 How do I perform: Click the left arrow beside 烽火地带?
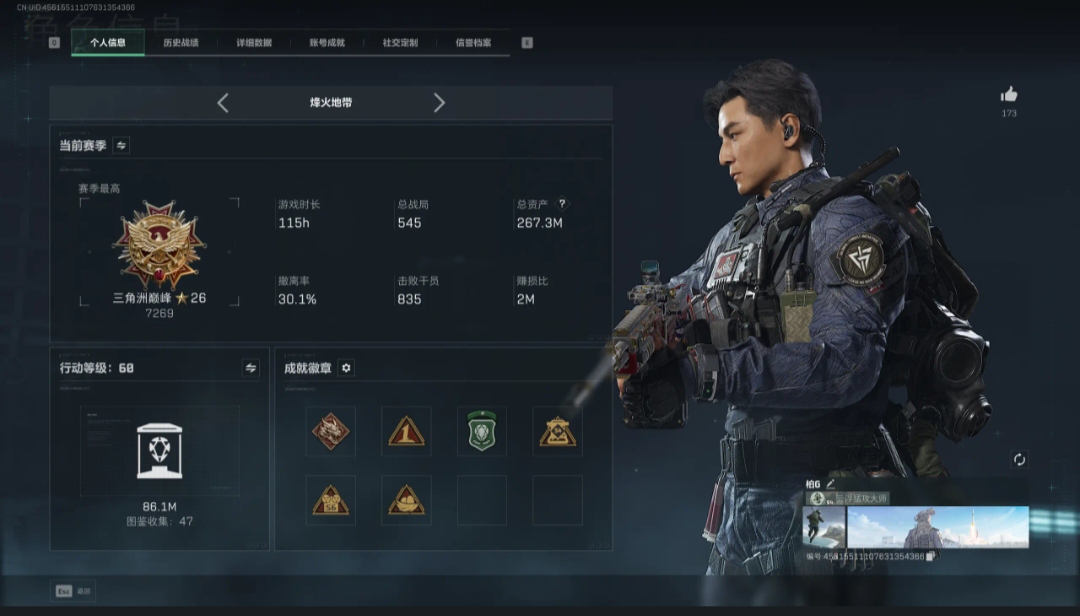point(223,103)
